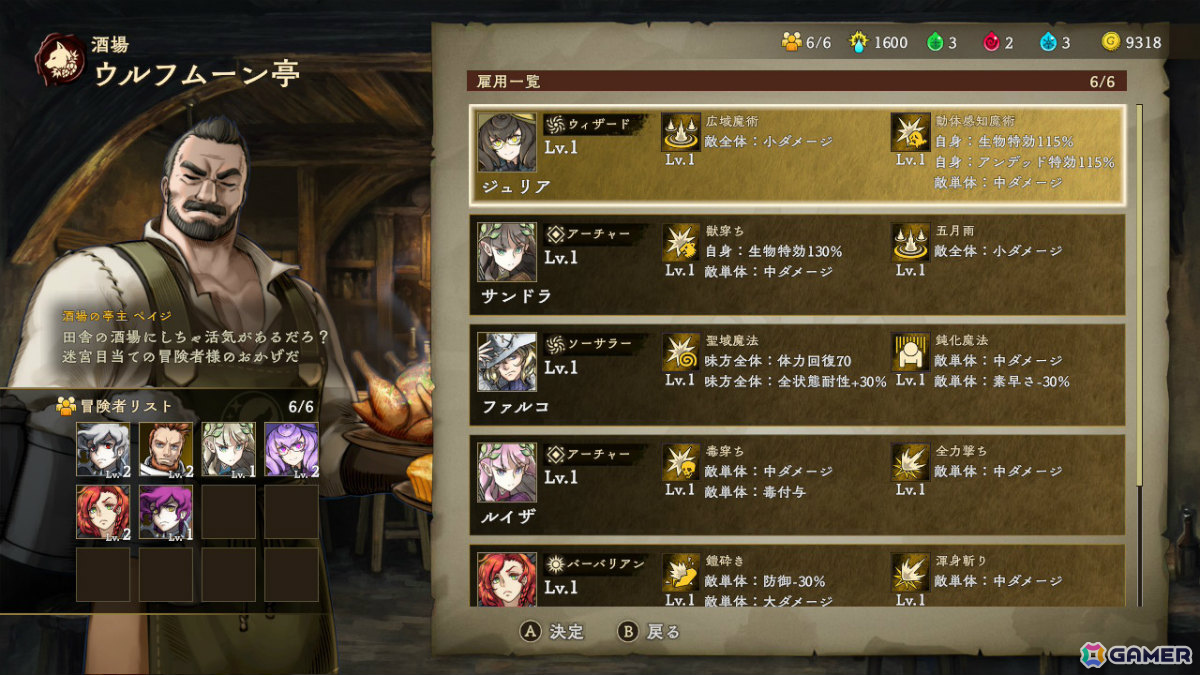Inspect the 全力撃ち skill icon

click(x=910, y=462)
